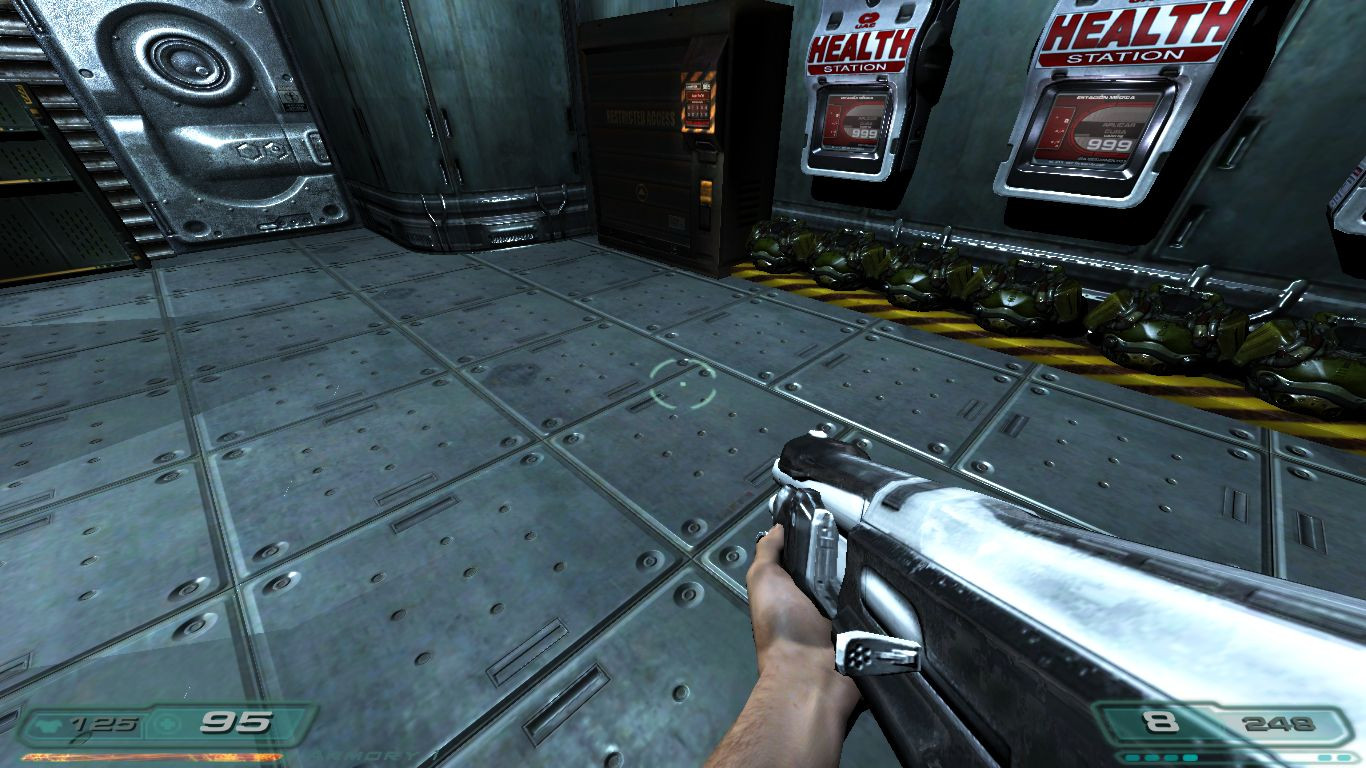Click the red status strip on the cabinet keypad
Image resolution: width=1366 pixels, height=768 pixels.
(696, 96)
